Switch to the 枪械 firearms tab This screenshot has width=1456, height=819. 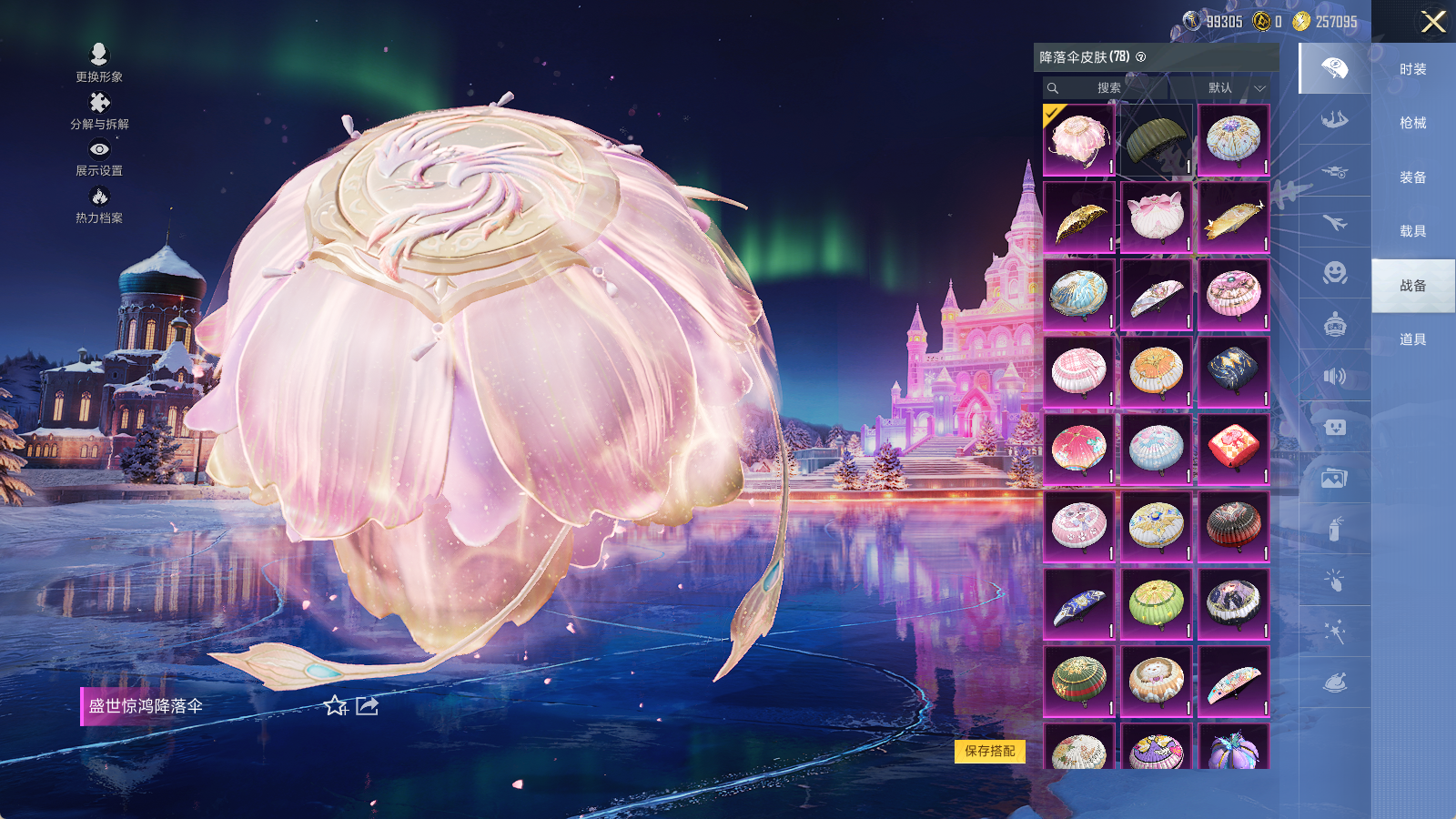[1412, 123]
